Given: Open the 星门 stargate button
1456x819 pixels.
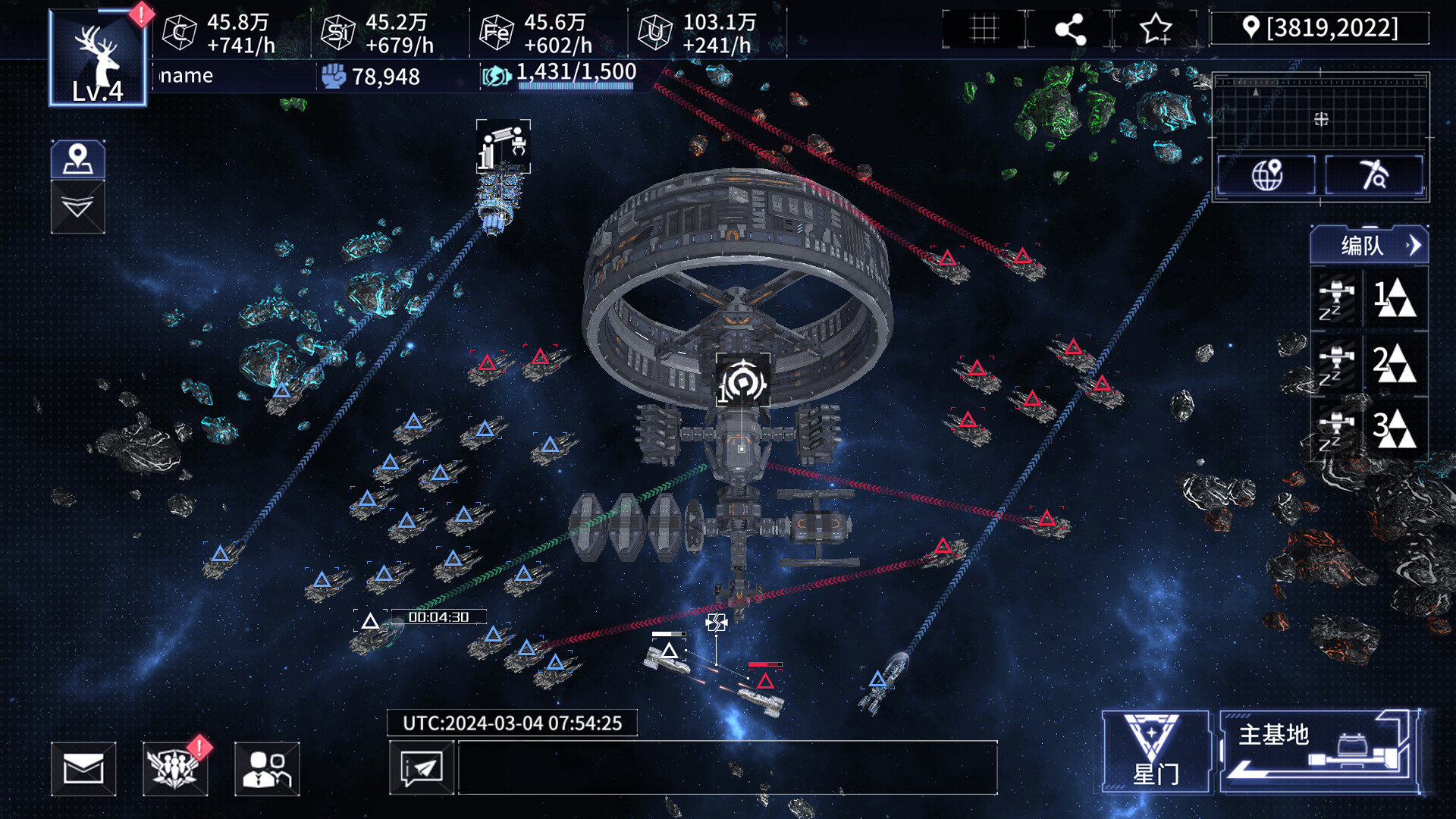Looking at the screenshot, I should [1154, 752].
